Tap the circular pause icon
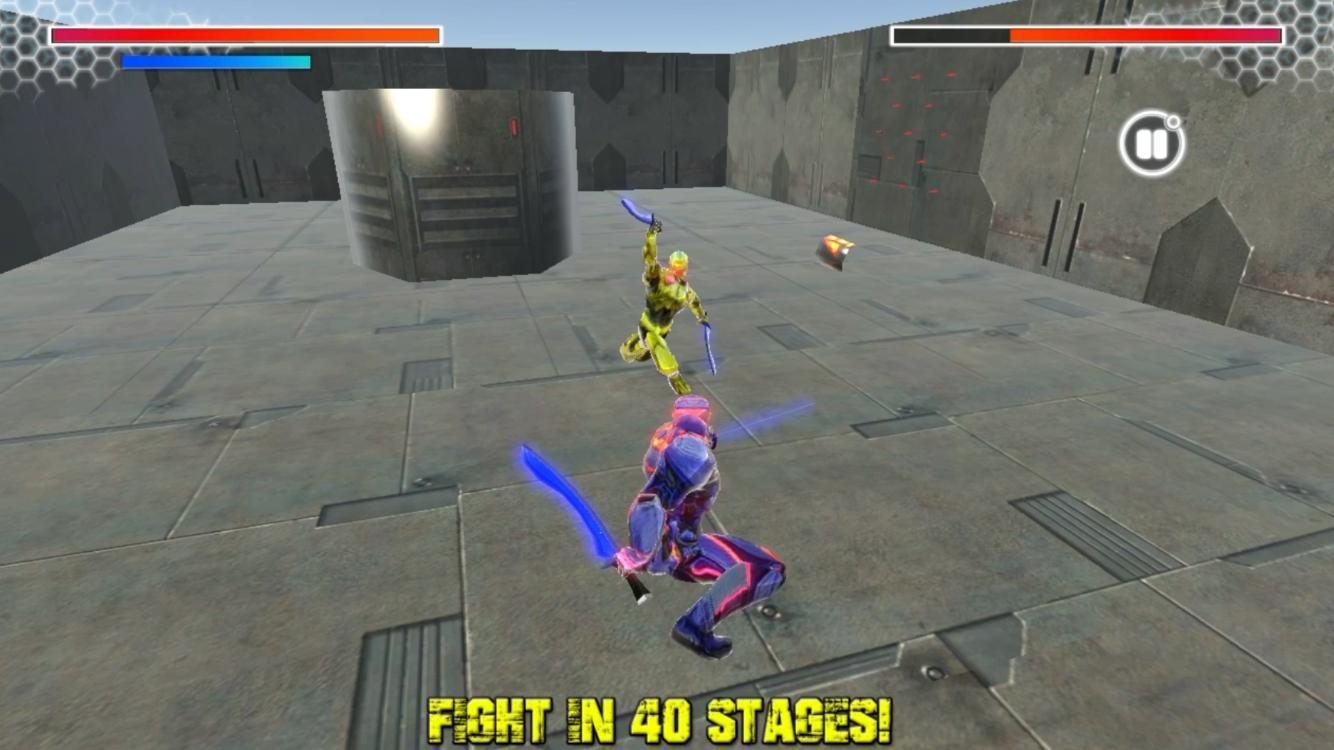 coord(1150,143)
